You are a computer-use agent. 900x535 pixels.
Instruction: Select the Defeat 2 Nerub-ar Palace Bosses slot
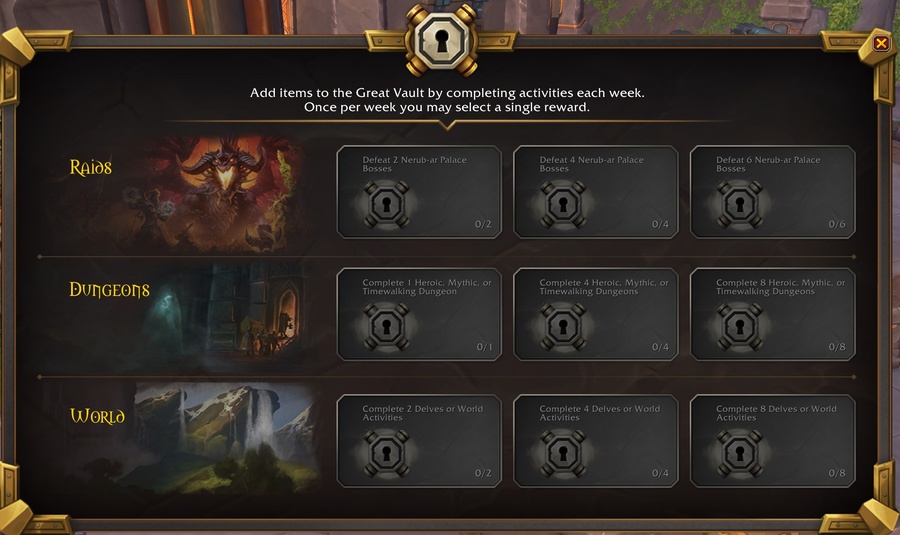(419, 192)
